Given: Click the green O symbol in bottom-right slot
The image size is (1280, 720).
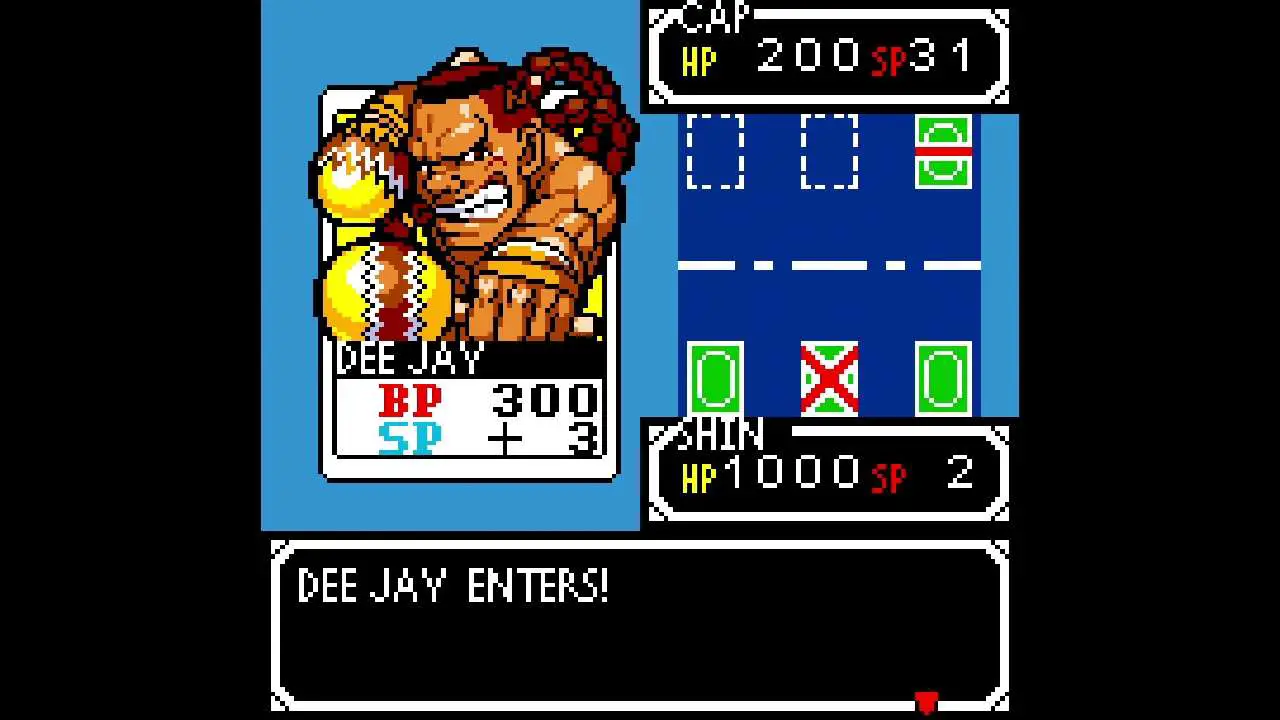Looking at the screenshot, I should (x=944, y=379).
